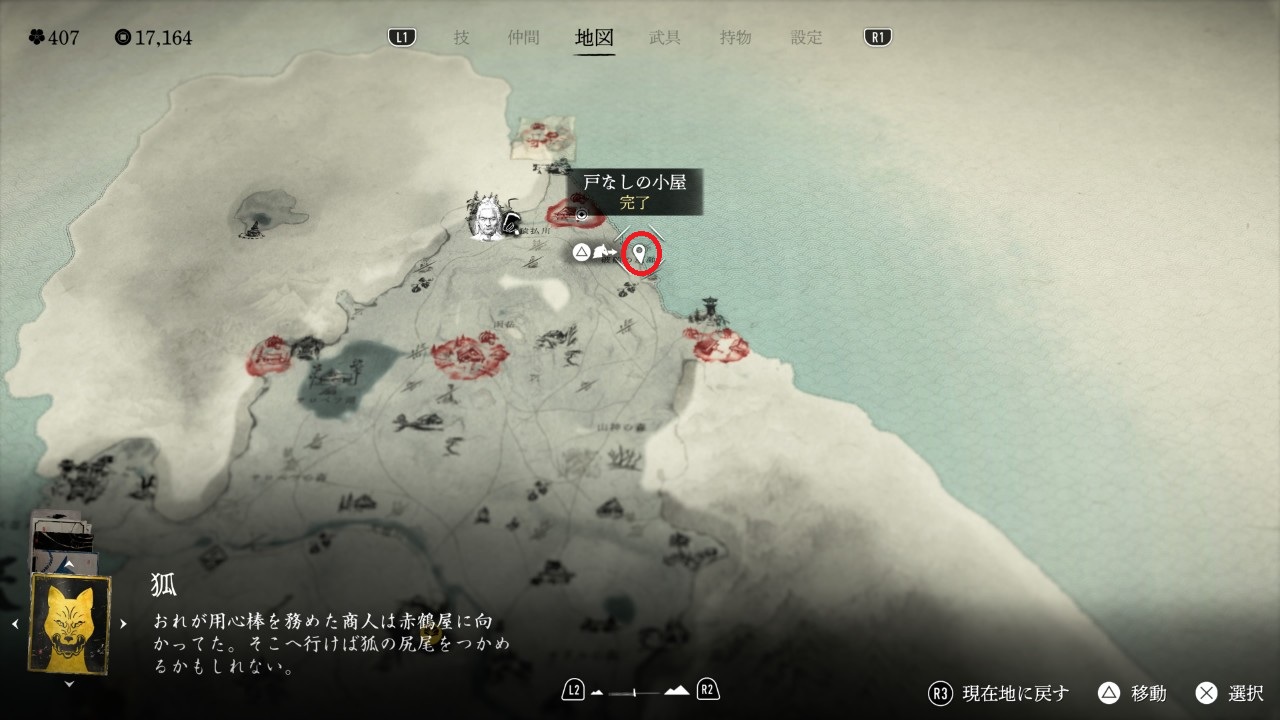The height and width of the screenshot is (720, 1280).
Task: Select the 地図 tab
Action: [594, 38]
